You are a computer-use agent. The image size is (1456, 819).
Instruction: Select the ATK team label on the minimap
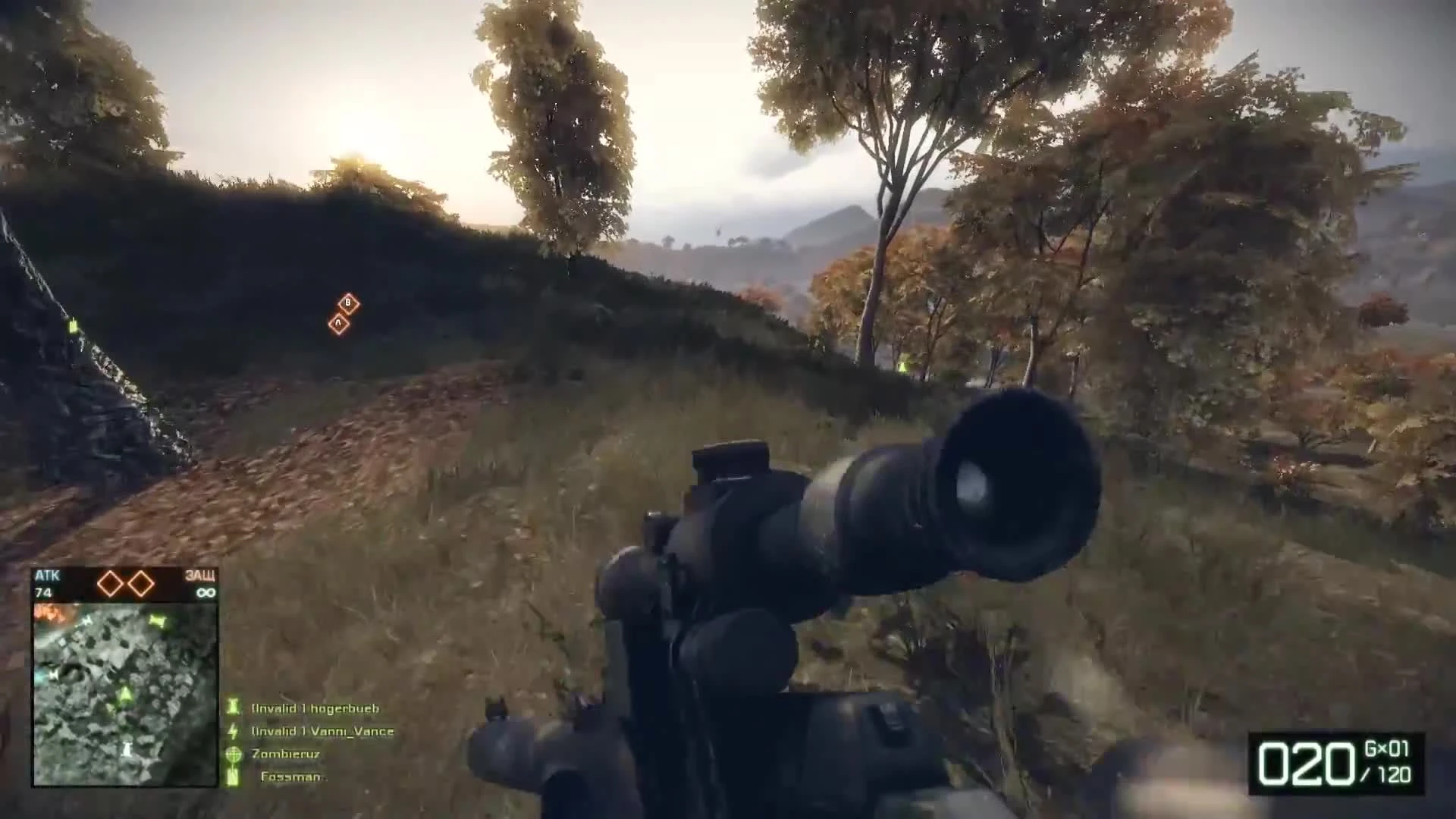click(x=47, y=575)
